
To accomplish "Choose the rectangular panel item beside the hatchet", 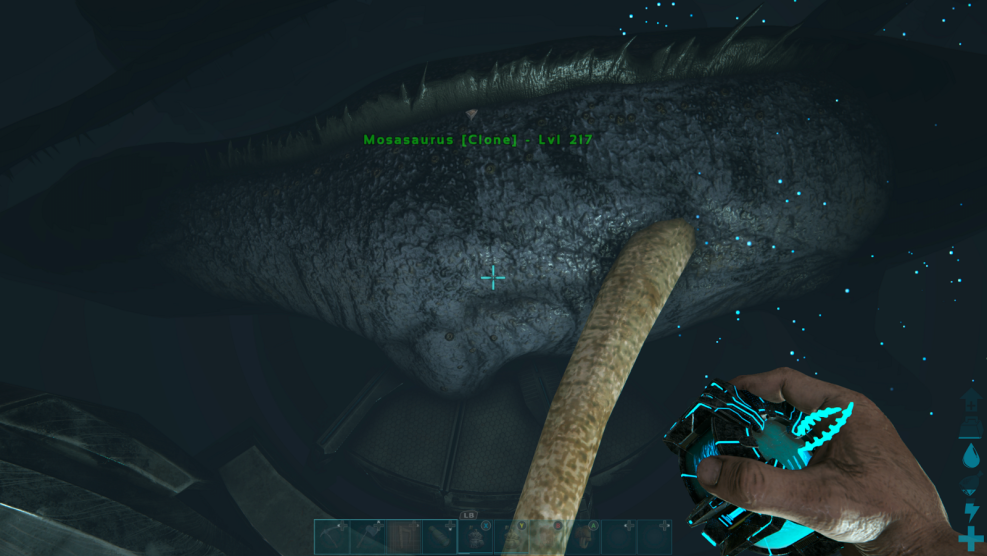I will click(x=403, y=537).
